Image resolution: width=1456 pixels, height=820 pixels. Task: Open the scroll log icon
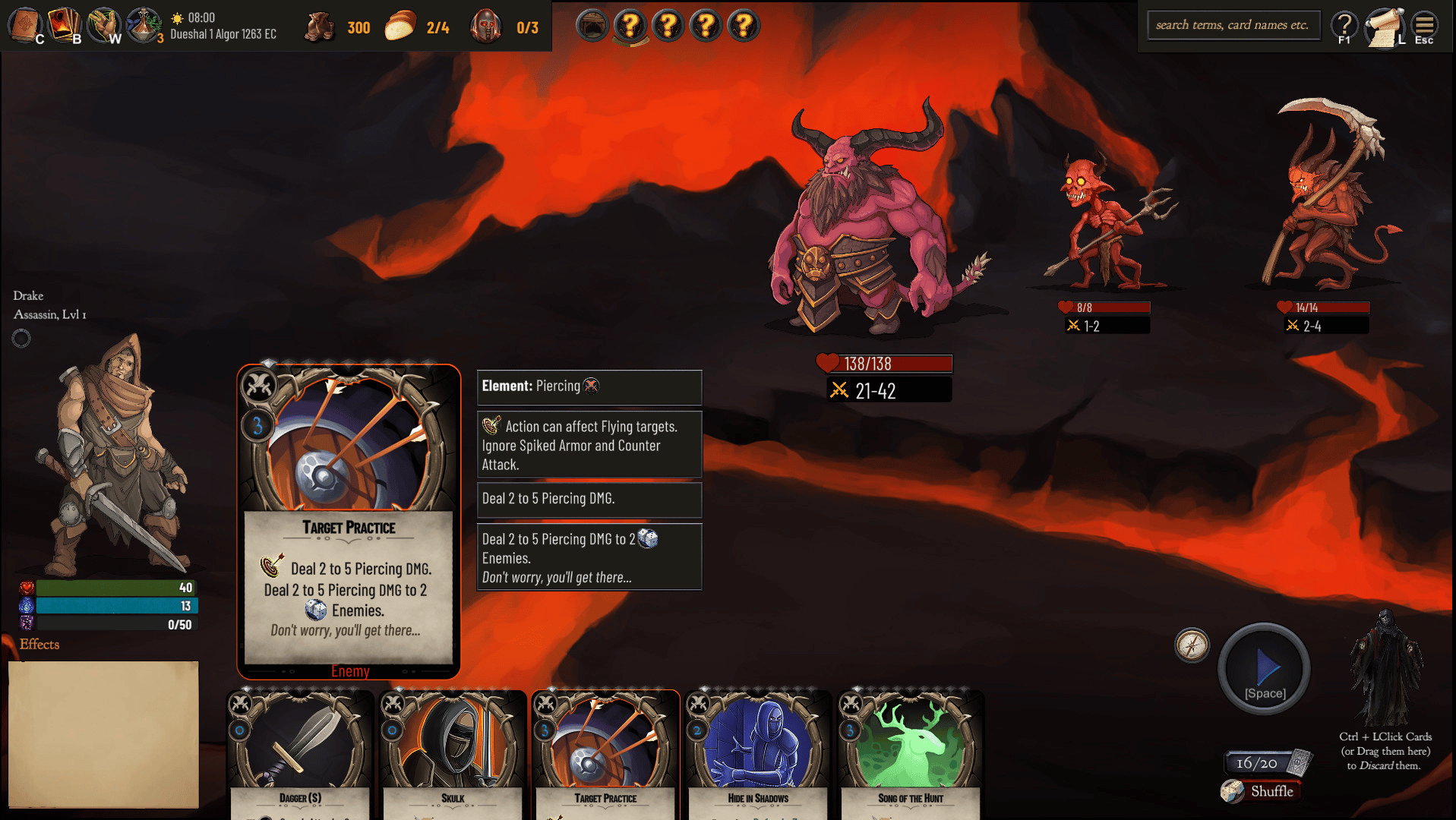(1385, 27)
